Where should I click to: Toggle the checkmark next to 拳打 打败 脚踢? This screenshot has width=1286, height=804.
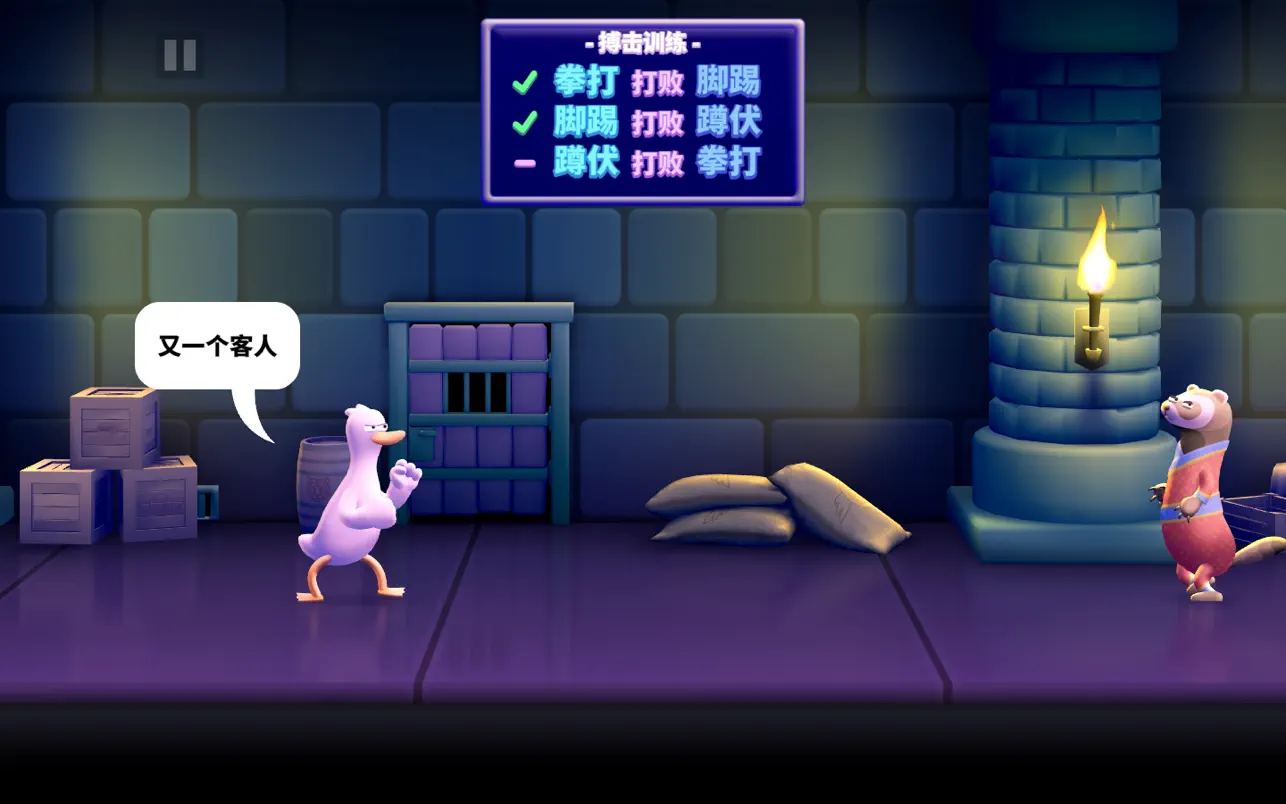524,82
